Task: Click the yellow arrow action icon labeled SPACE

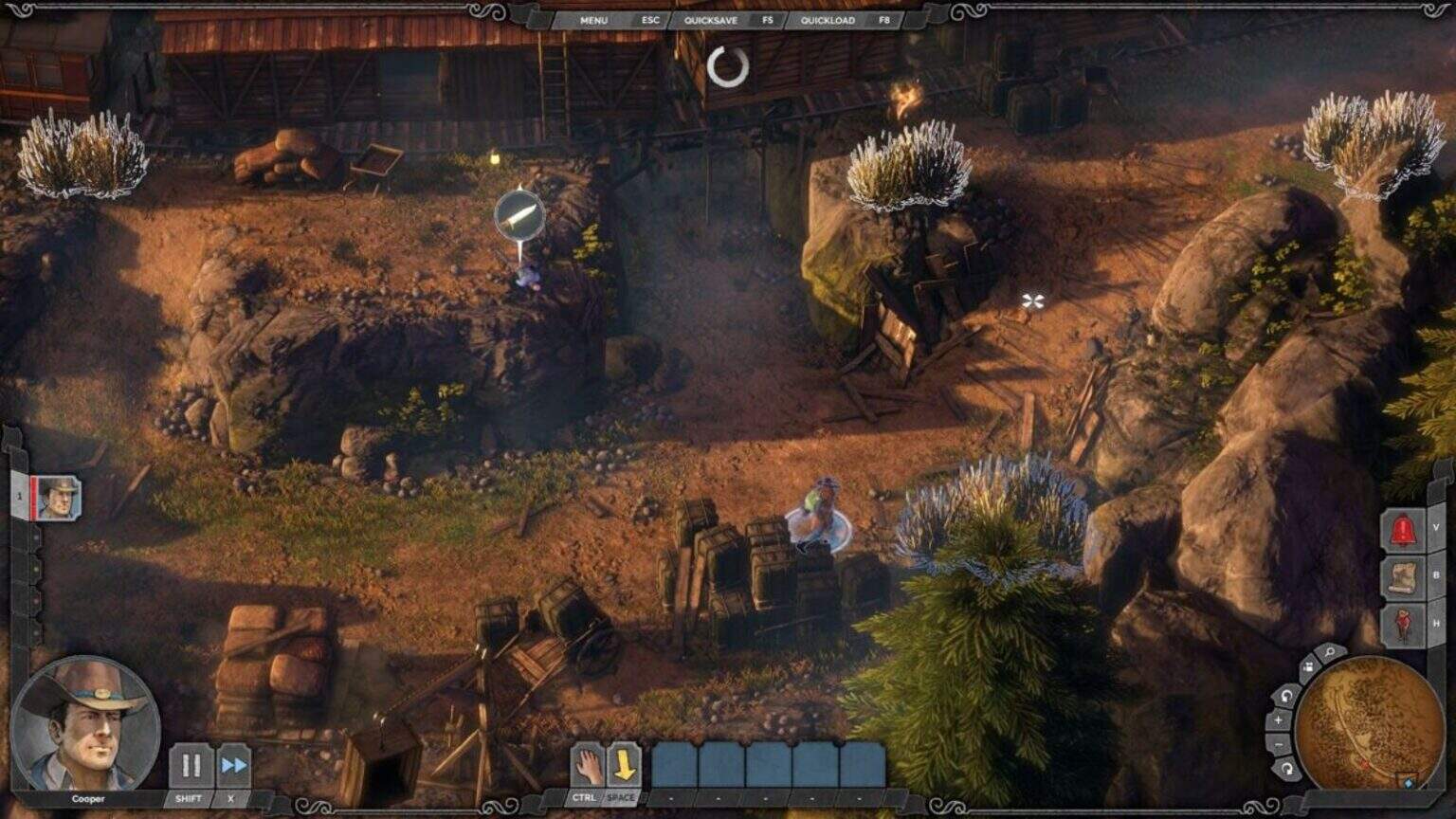Action: coord(626,763)
